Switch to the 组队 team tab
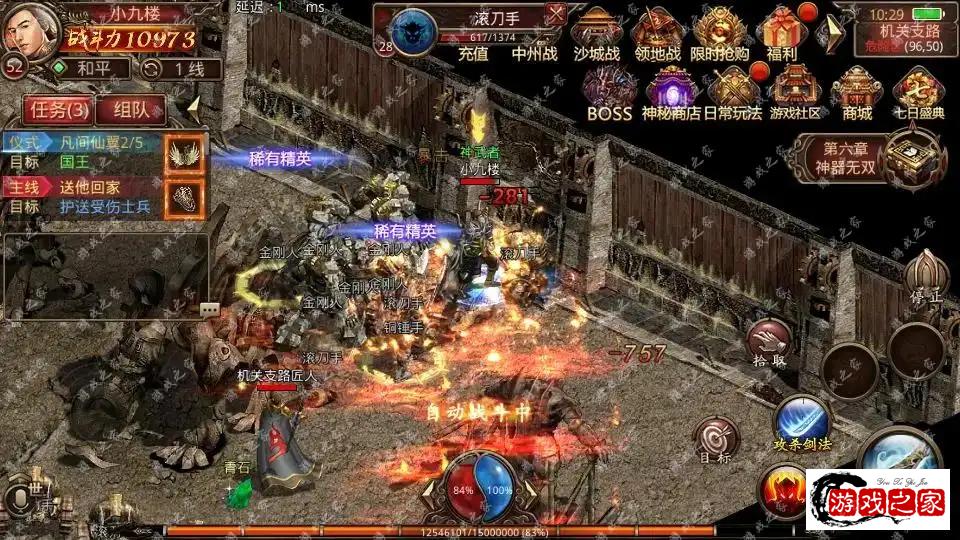 131,109
